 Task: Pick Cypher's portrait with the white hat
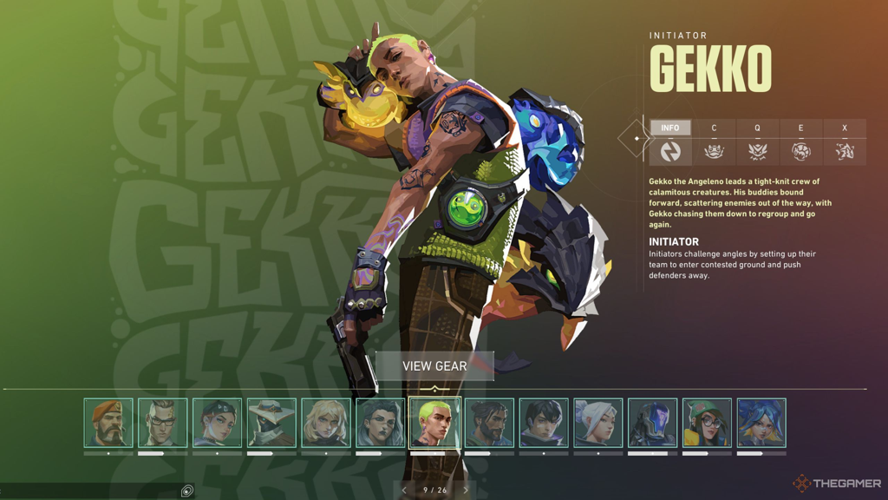coord(272,422)
